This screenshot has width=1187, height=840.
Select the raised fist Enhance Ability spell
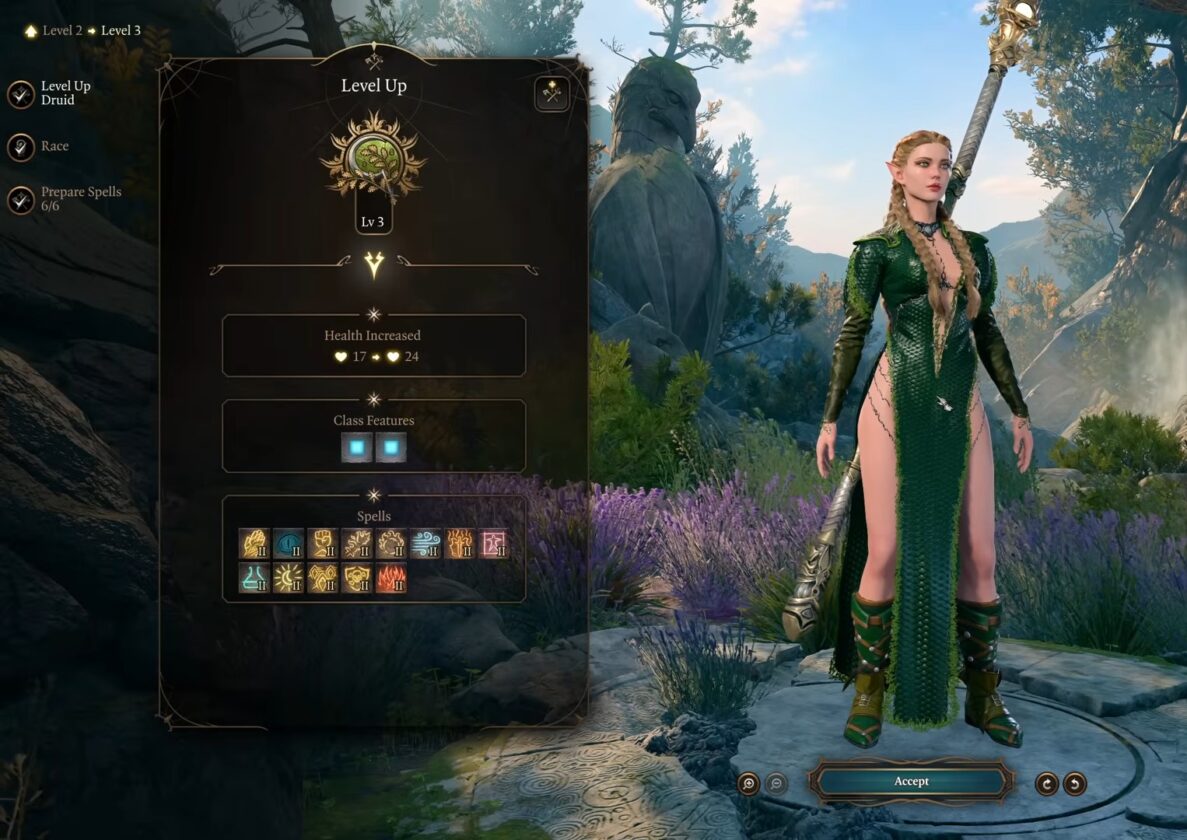323,544
